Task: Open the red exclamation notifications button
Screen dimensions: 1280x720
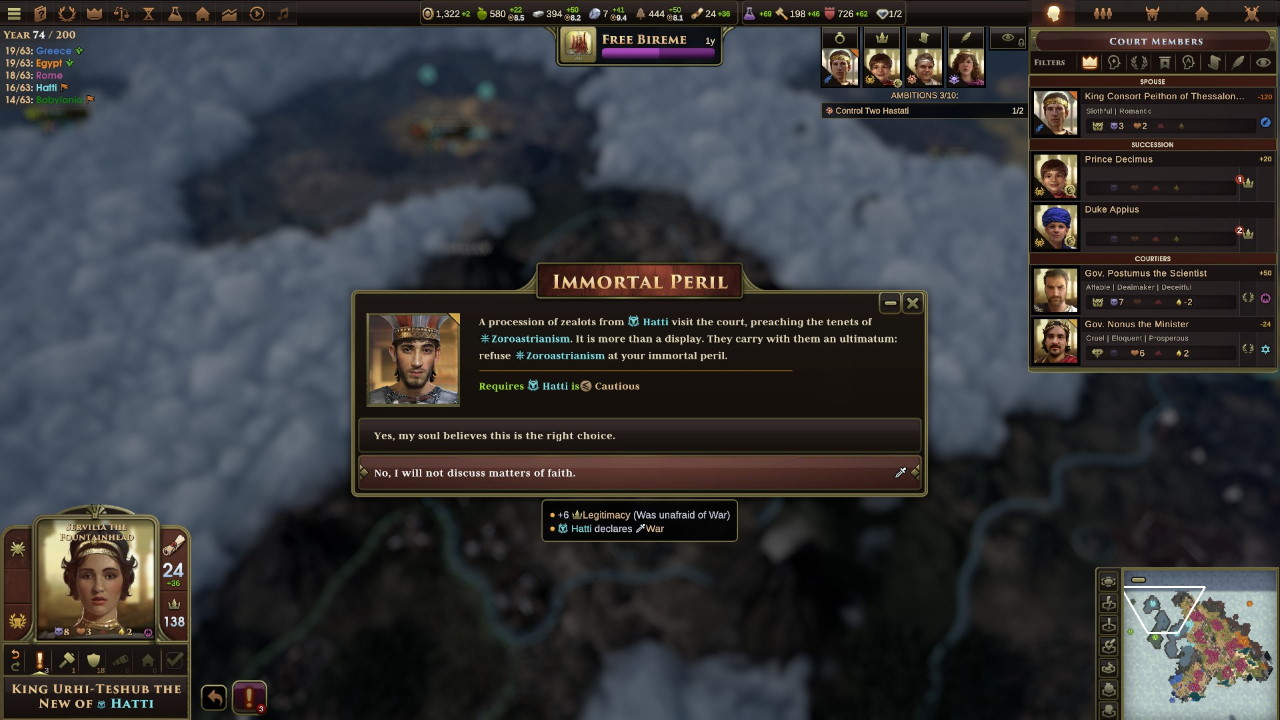Action: pyautogui.click(x=249, y=697)
